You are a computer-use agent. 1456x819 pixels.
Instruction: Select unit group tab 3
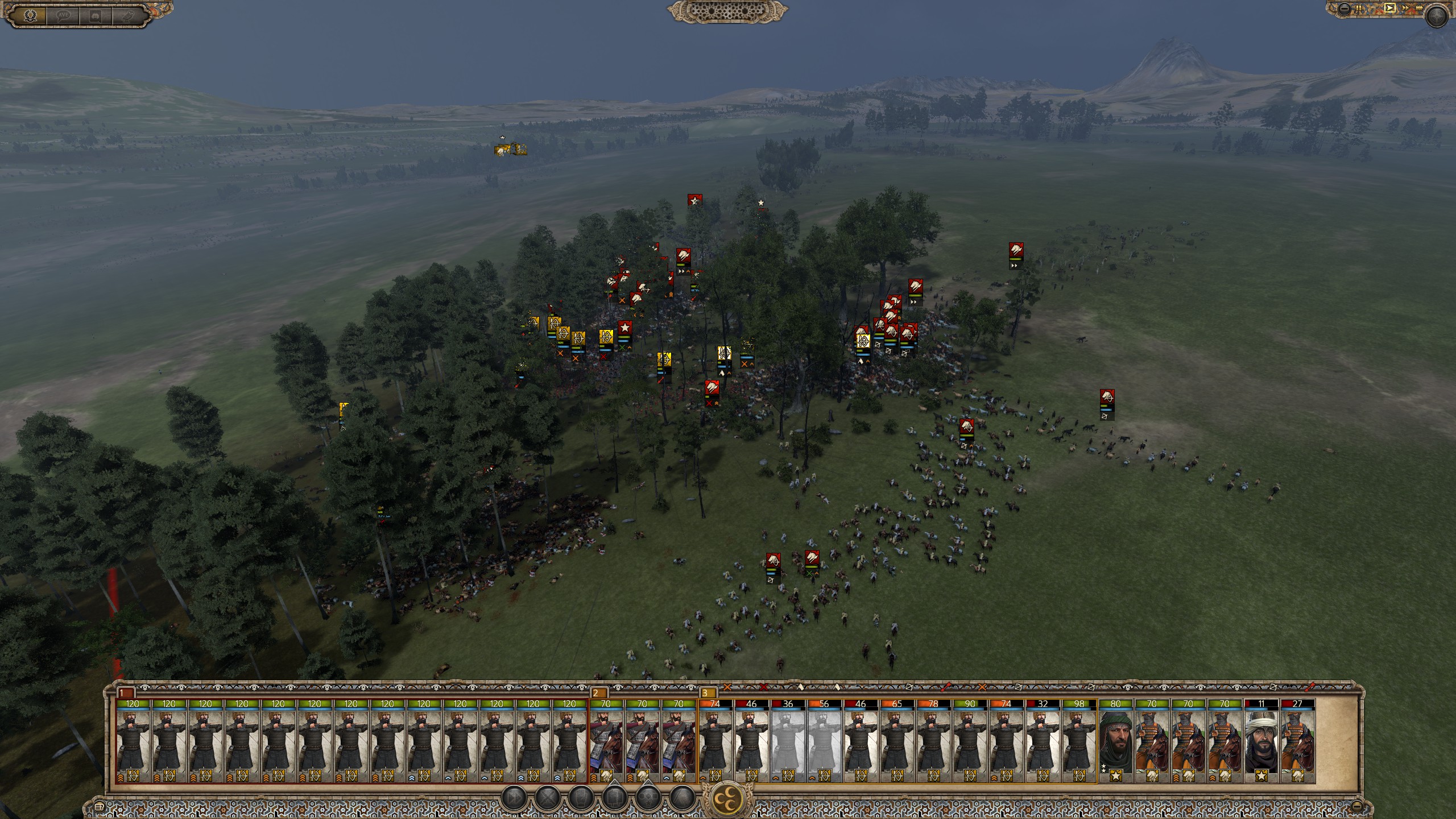tap(708, 693)
